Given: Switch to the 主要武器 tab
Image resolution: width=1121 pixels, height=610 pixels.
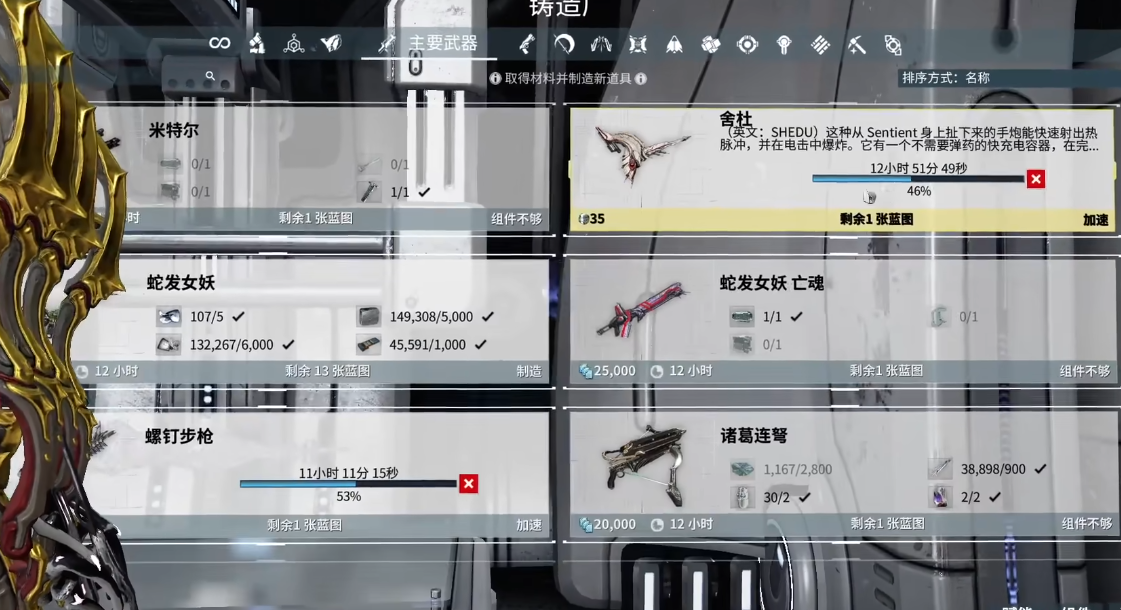Looking at the screenshot, I should pyautogui.click(x=429, y=44).
